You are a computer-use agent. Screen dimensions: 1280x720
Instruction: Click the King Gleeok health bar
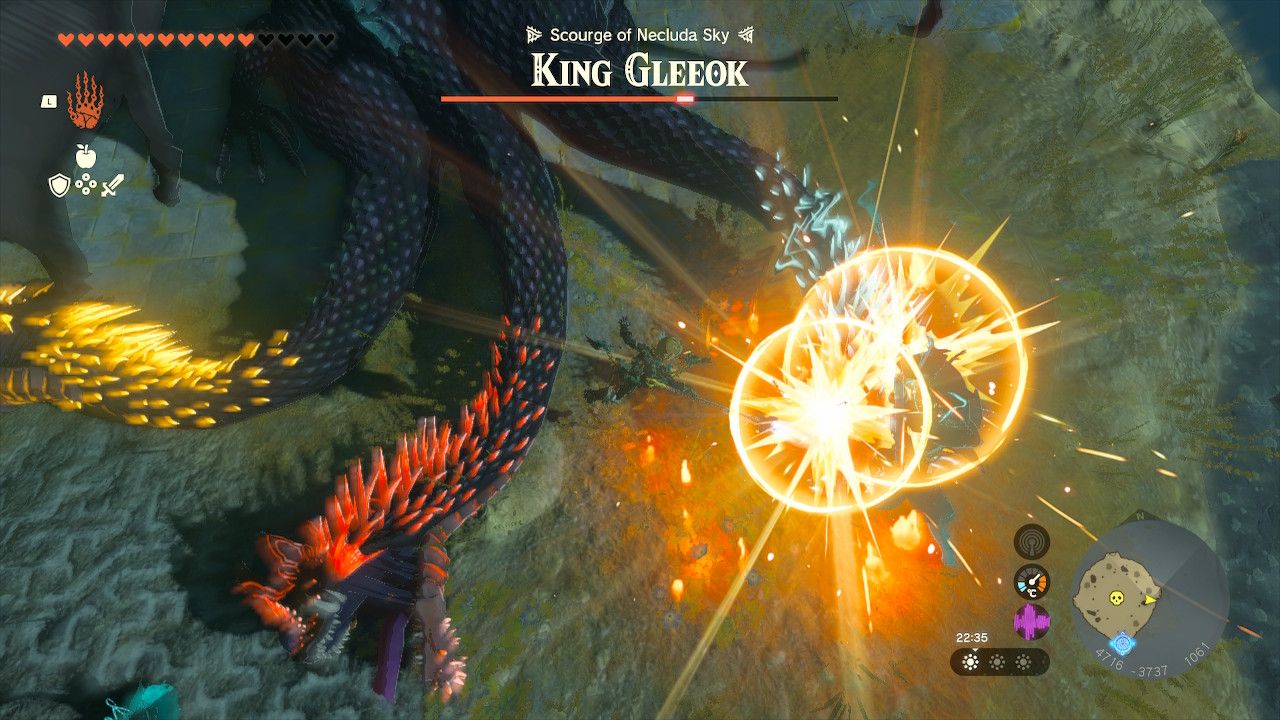pos(636,101)
